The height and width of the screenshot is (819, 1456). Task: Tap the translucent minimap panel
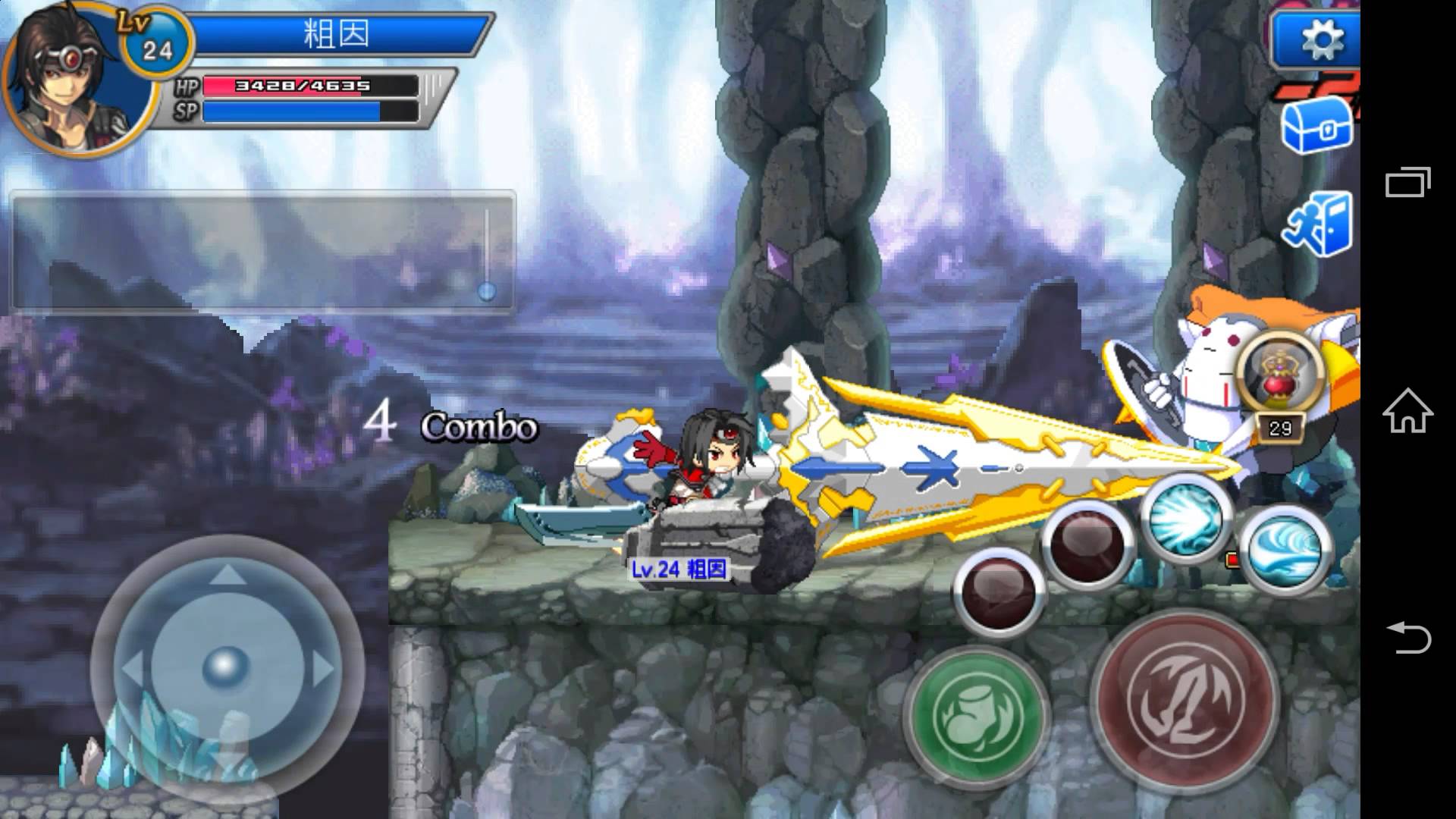(x=262, y=250)
